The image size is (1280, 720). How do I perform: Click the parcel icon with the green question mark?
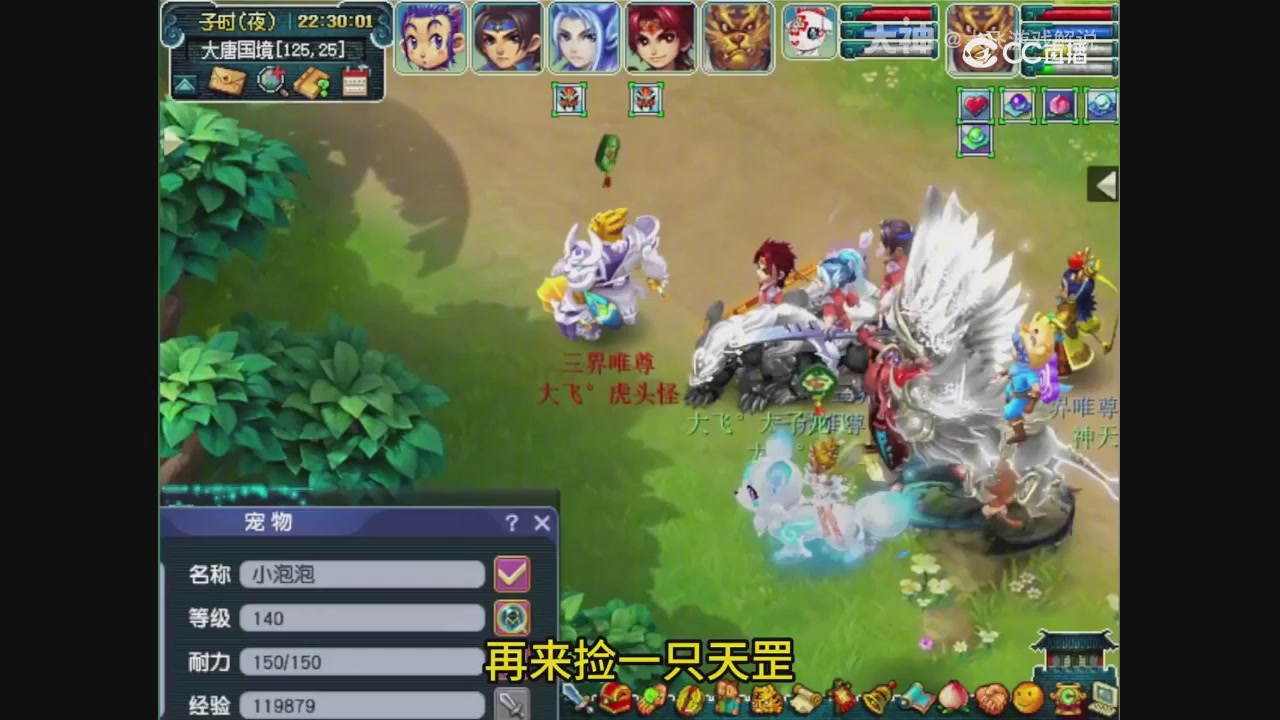pos(312,80)
